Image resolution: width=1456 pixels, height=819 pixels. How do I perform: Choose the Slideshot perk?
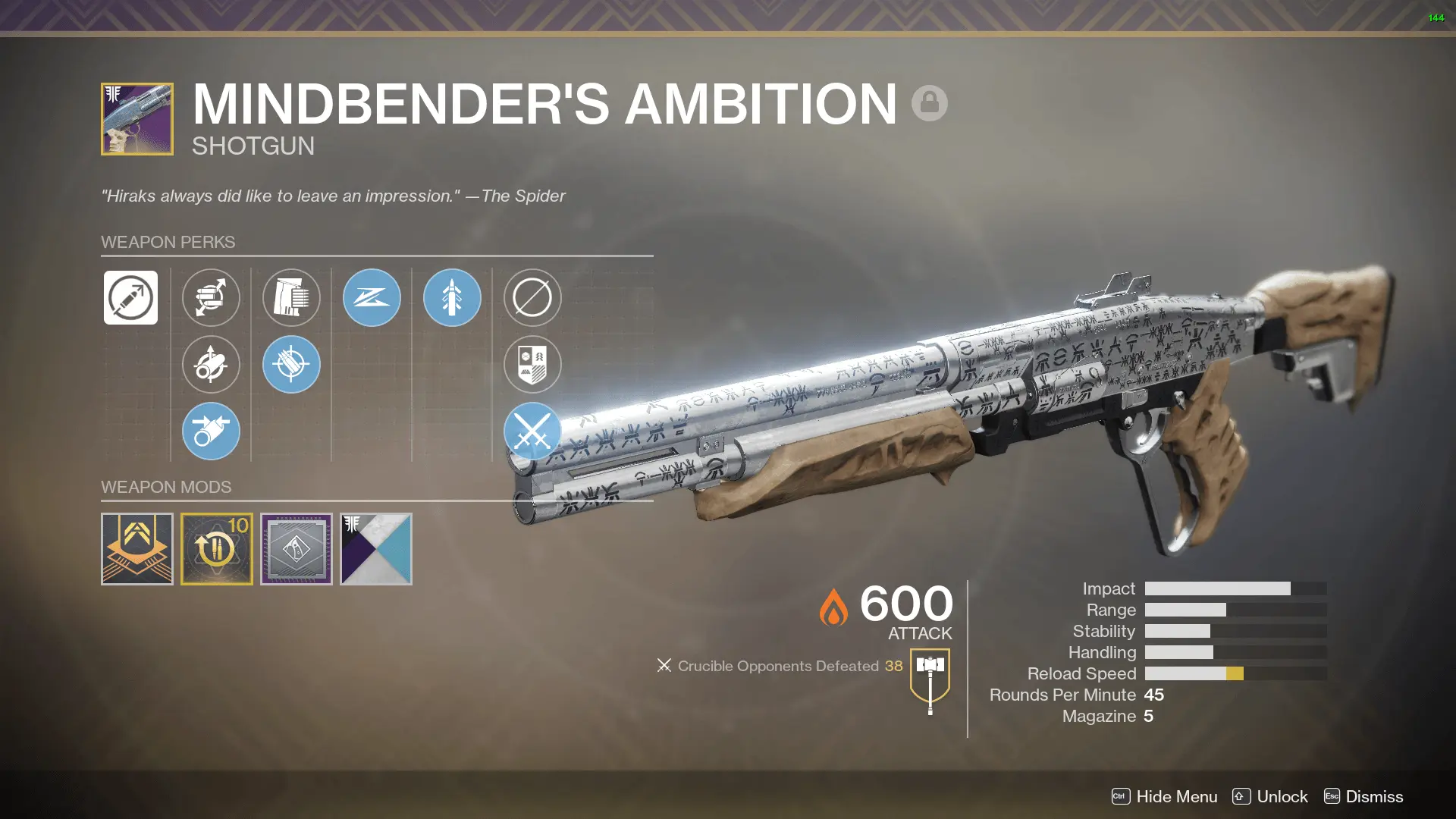click(372, 298)
